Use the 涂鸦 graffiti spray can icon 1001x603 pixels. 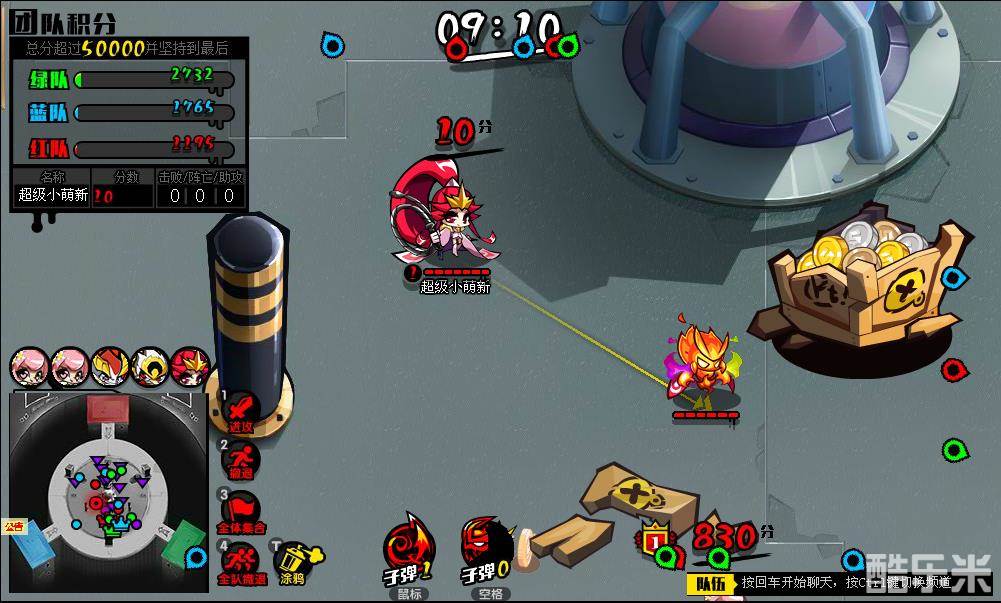pos(292,562)
